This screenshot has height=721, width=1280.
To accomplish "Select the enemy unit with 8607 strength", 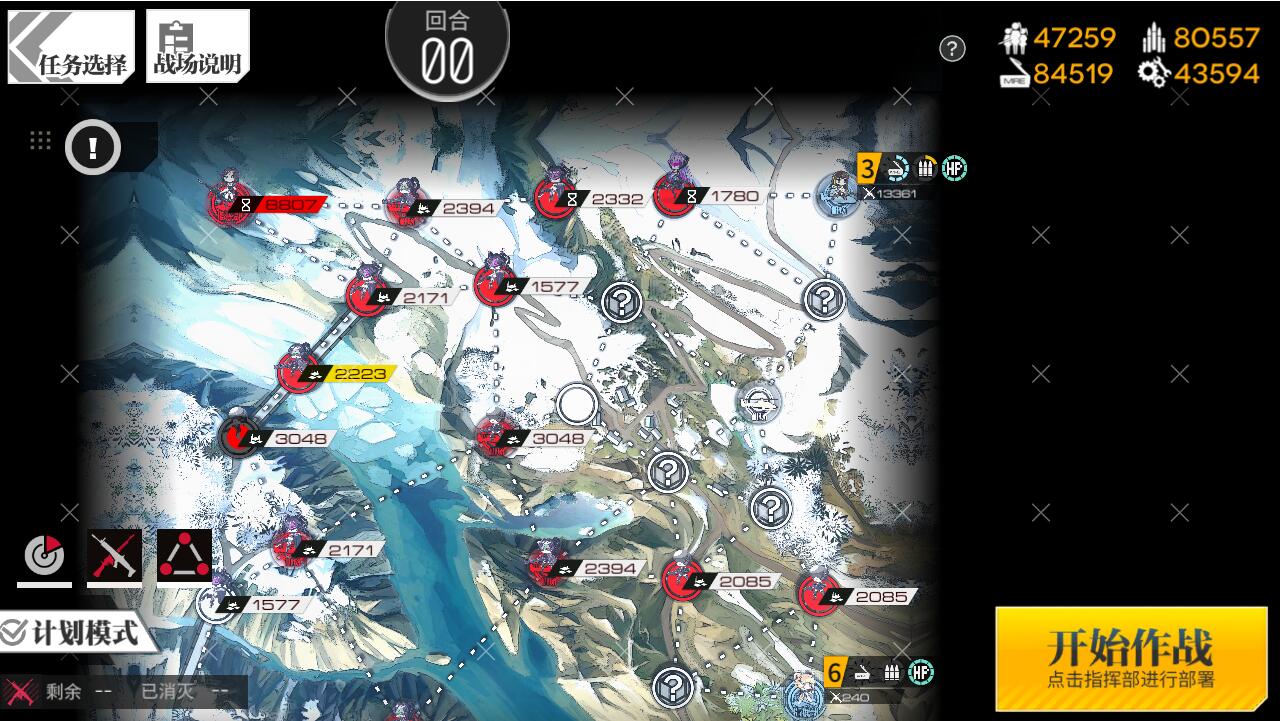I will (x=229, y=203).
